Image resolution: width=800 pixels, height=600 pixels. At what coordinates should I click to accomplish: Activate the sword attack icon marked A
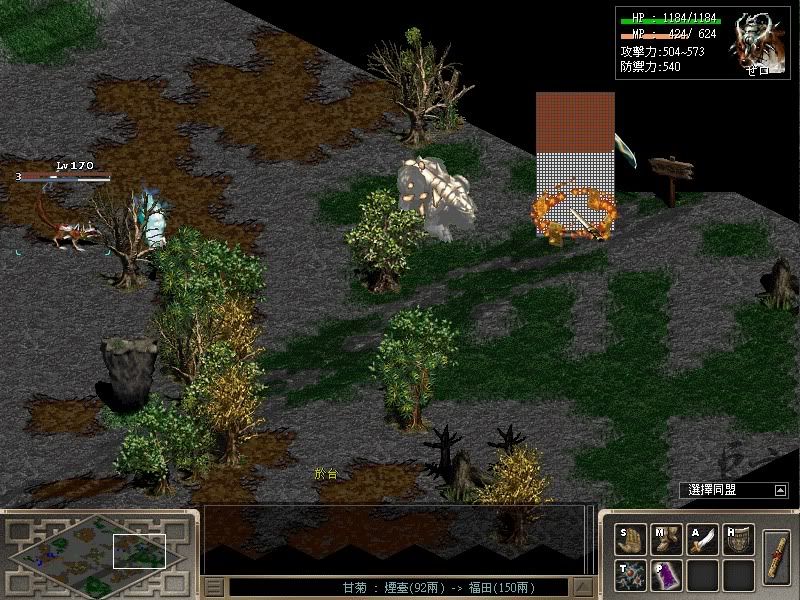[702, 541]
